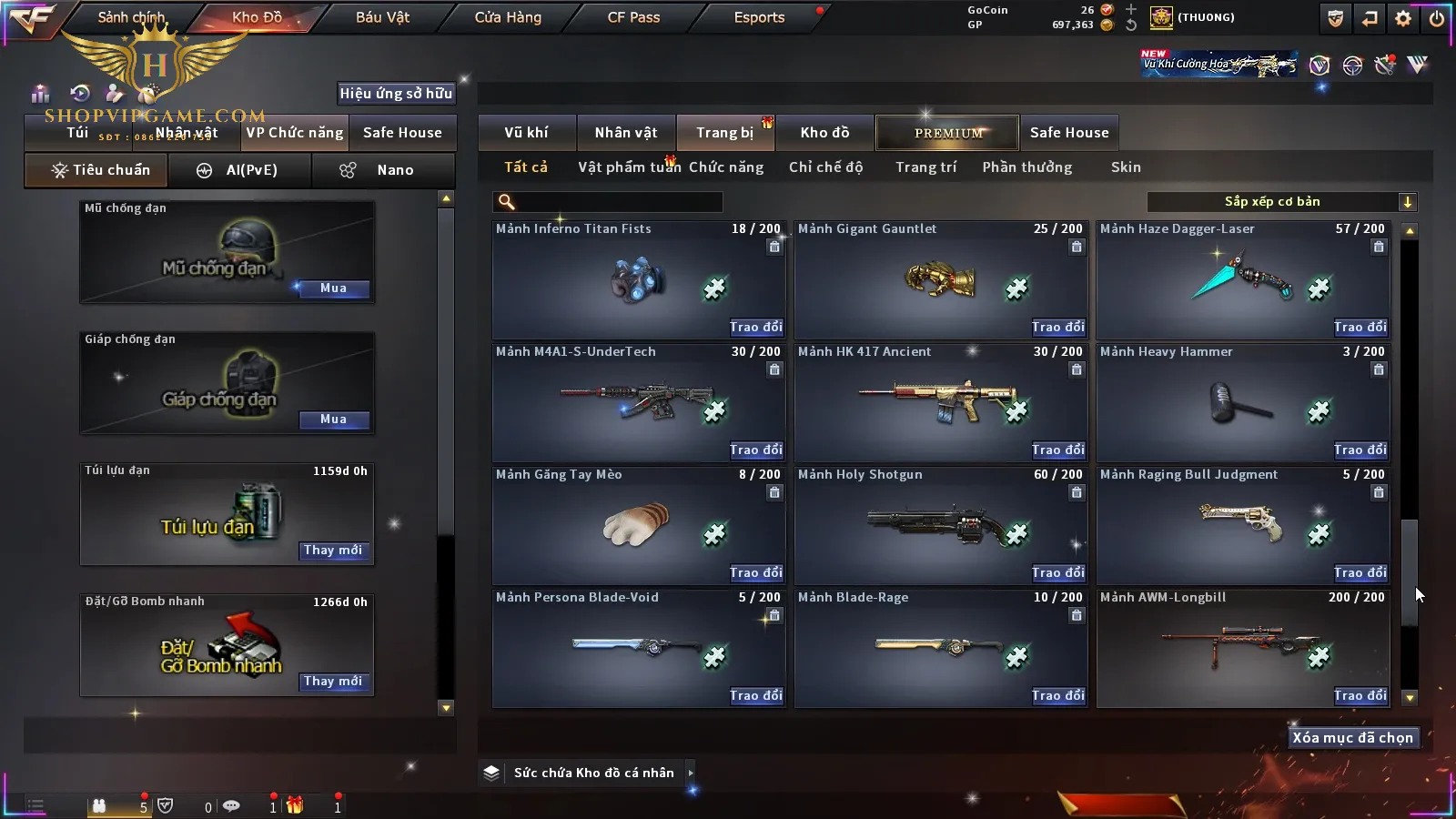Select the Kho đồ inventory tab
Image resolution: width=1456 pixels, height=819 pixels.
click(824, 133)
